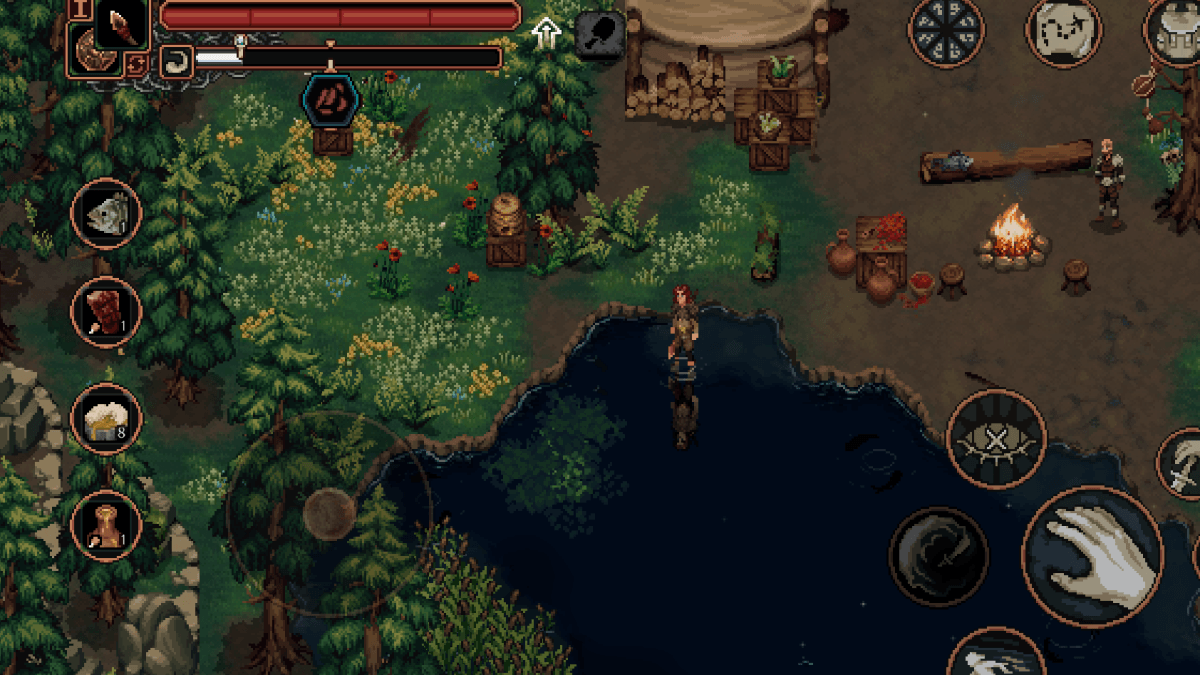Activate the dodge roll button

(995, 655)
